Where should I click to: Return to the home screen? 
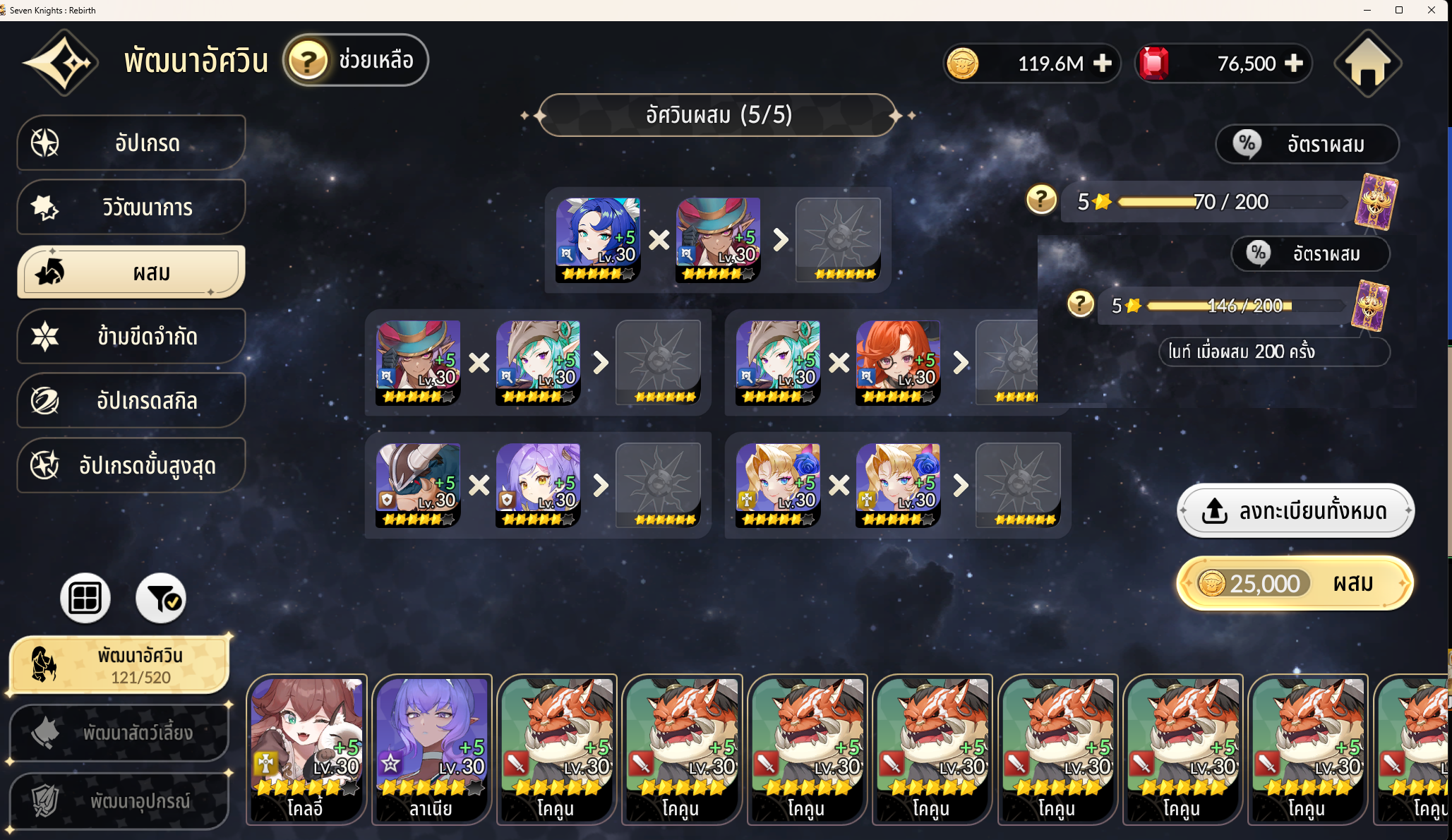(x=1367, y=64)
